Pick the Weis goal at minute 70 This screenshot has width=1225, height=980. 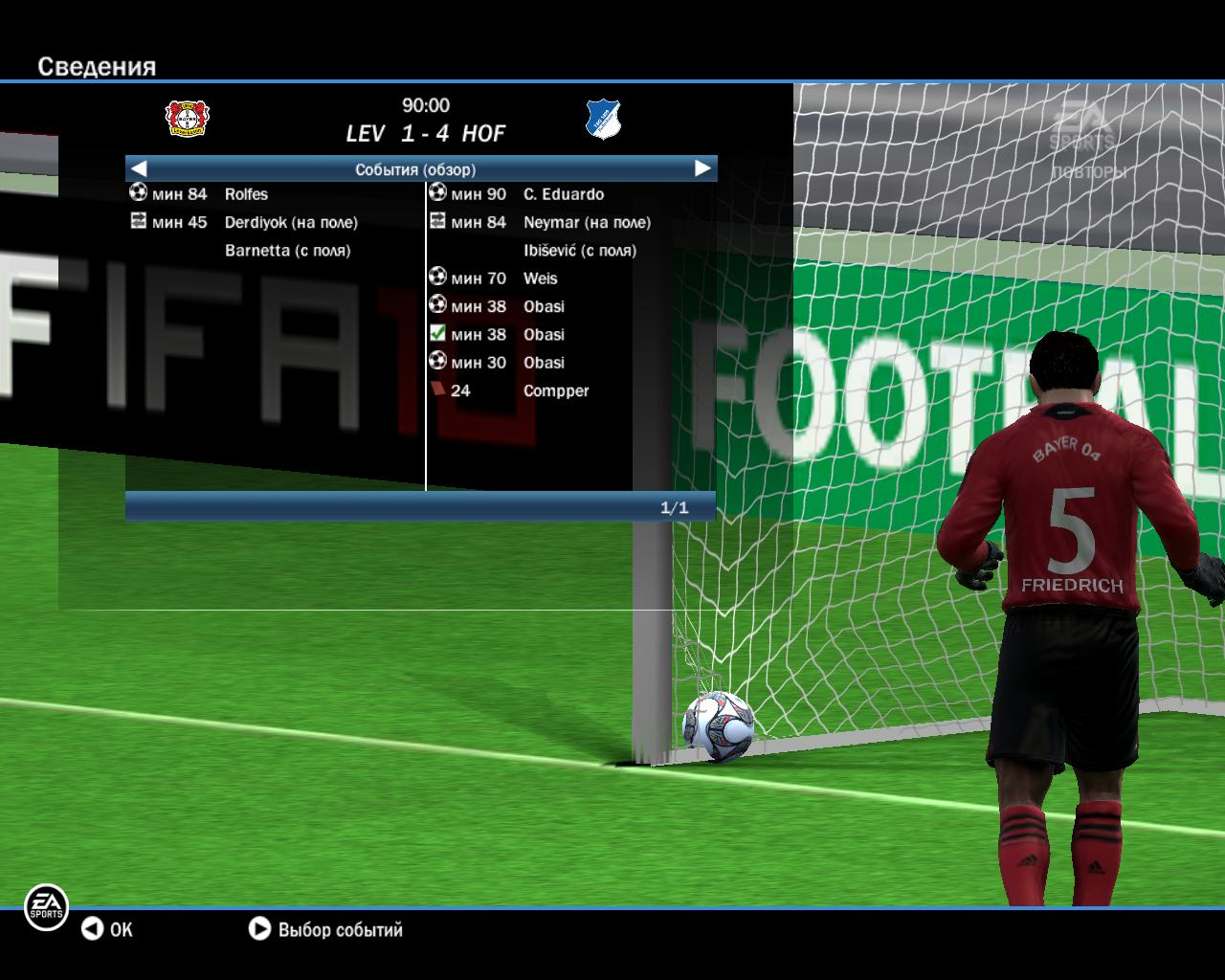540,278
